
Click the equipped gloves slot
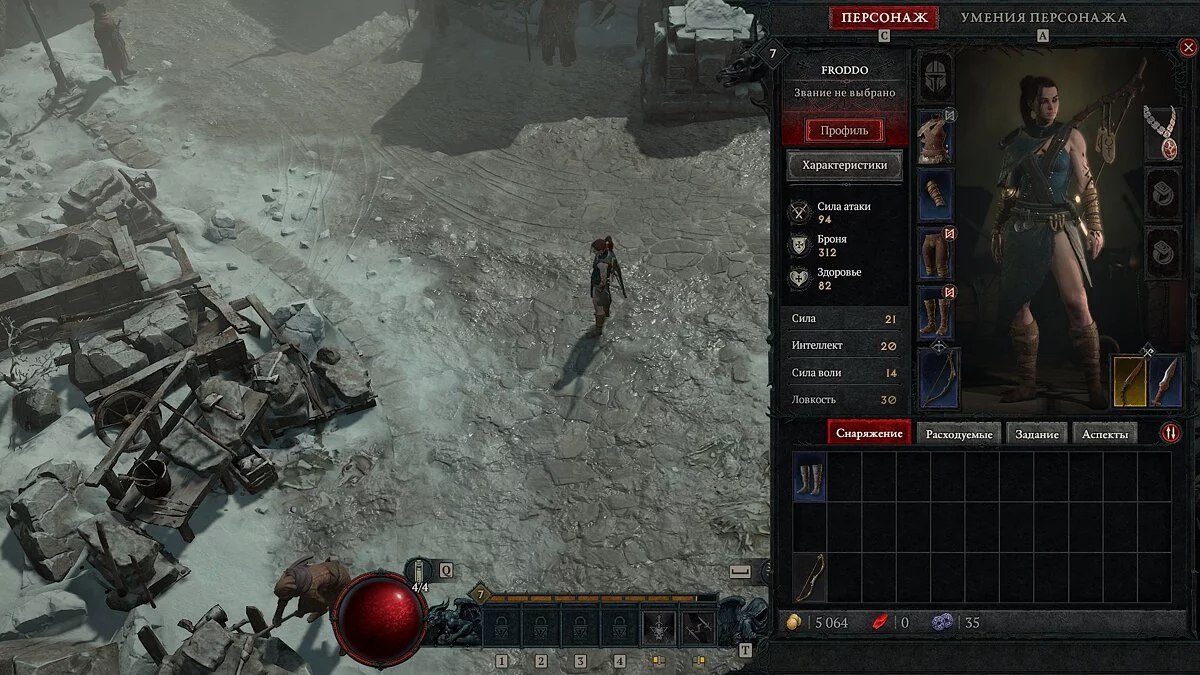coord(936,195)
